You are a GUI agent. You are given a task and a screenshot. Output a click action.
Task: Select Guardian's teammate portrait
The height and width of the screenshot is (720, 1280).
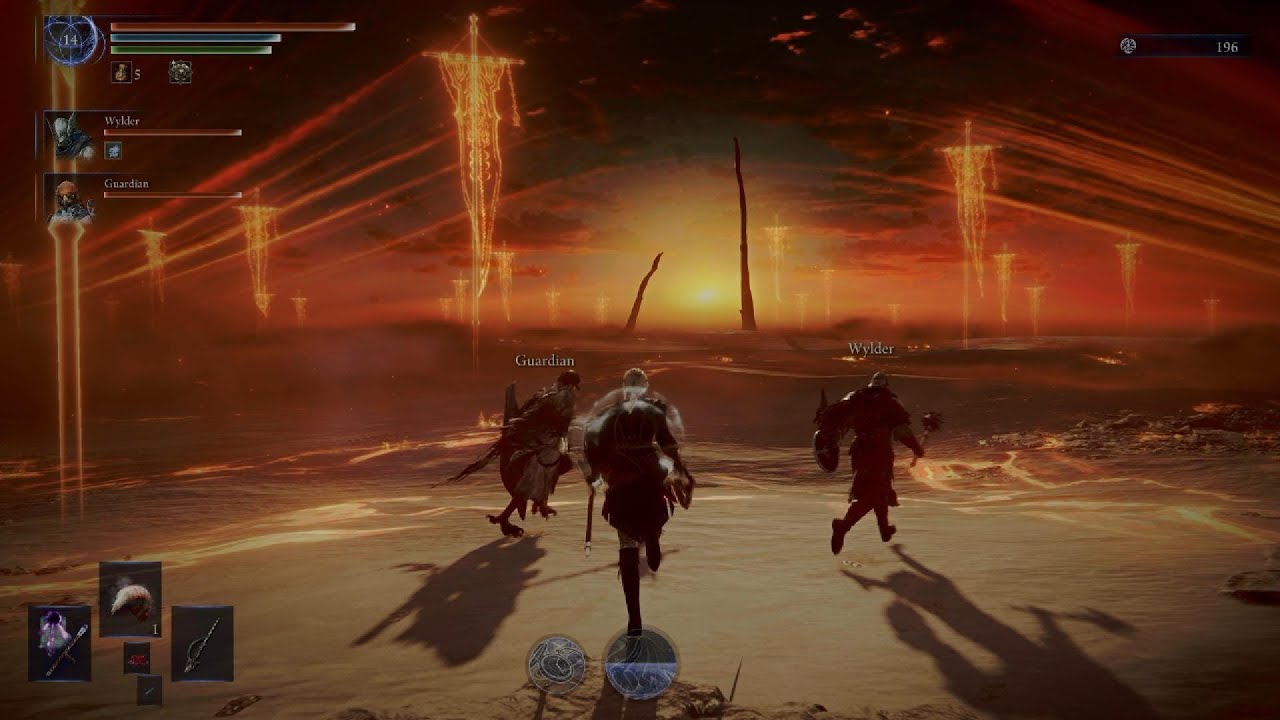click(73, 199)
